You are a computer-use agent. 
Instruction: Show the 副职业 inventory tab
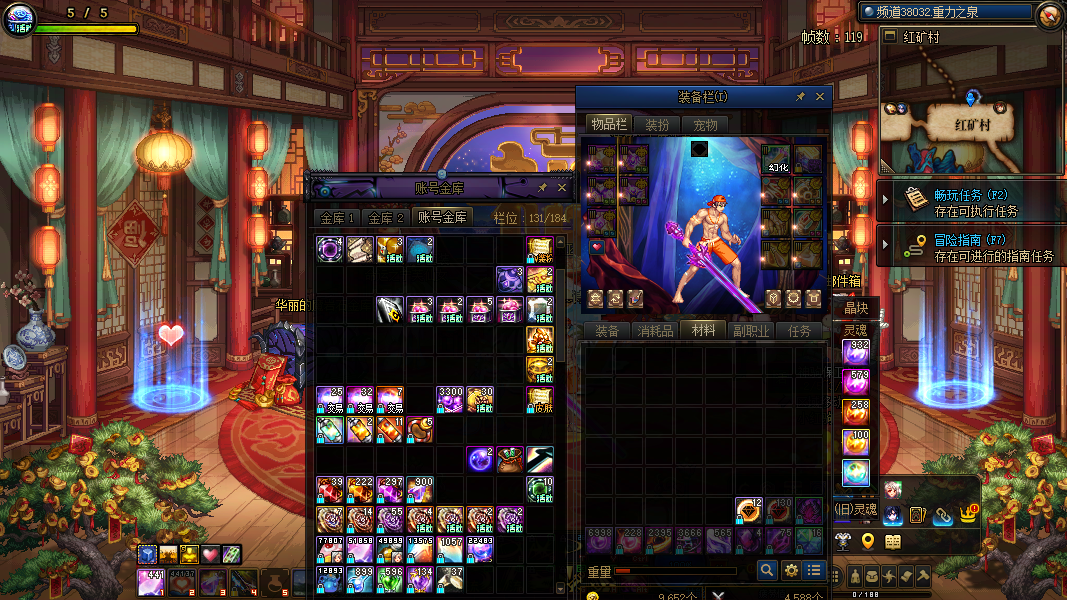click(x=750, y=331)
